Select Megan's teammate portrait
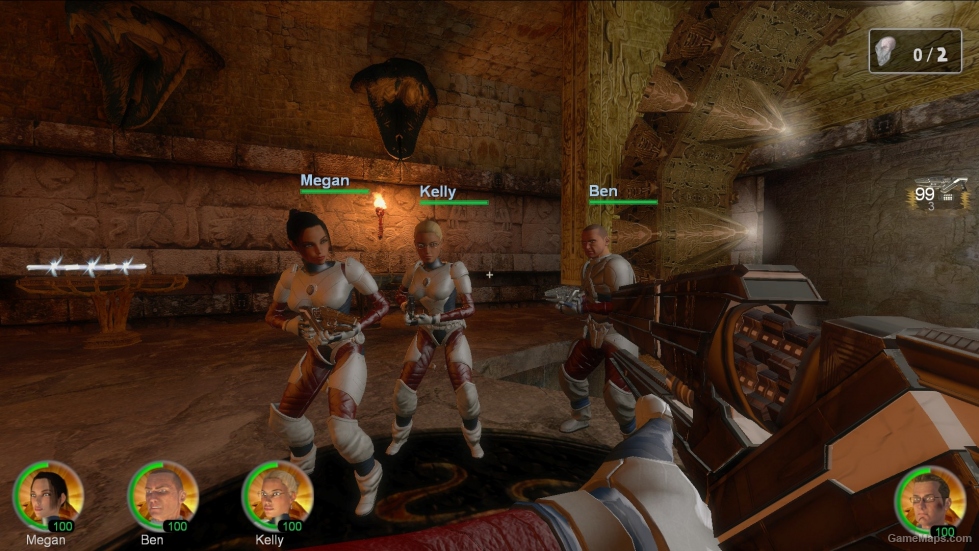 tap(47, 495)
